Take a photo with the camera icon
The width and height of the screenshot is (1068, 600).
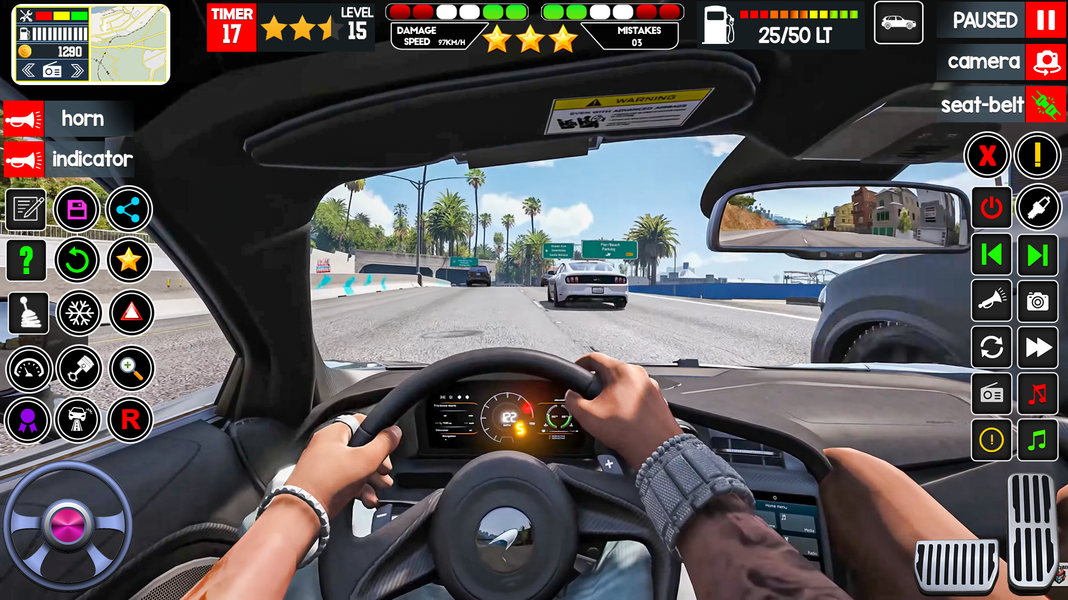click(x=1038, y=301)
